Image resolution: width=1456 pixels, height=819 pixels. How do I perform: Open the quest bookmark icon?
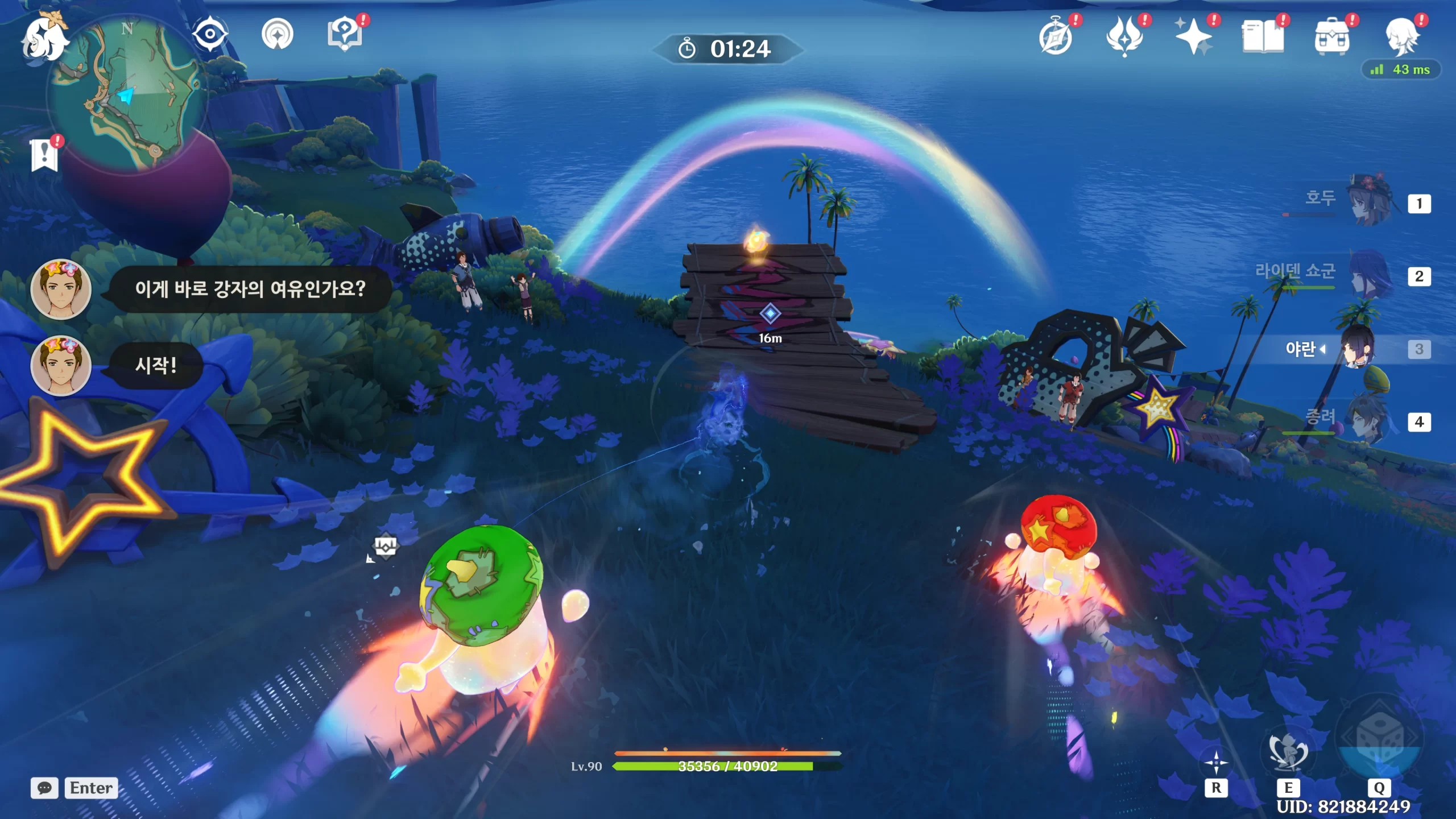coord(44,154)
